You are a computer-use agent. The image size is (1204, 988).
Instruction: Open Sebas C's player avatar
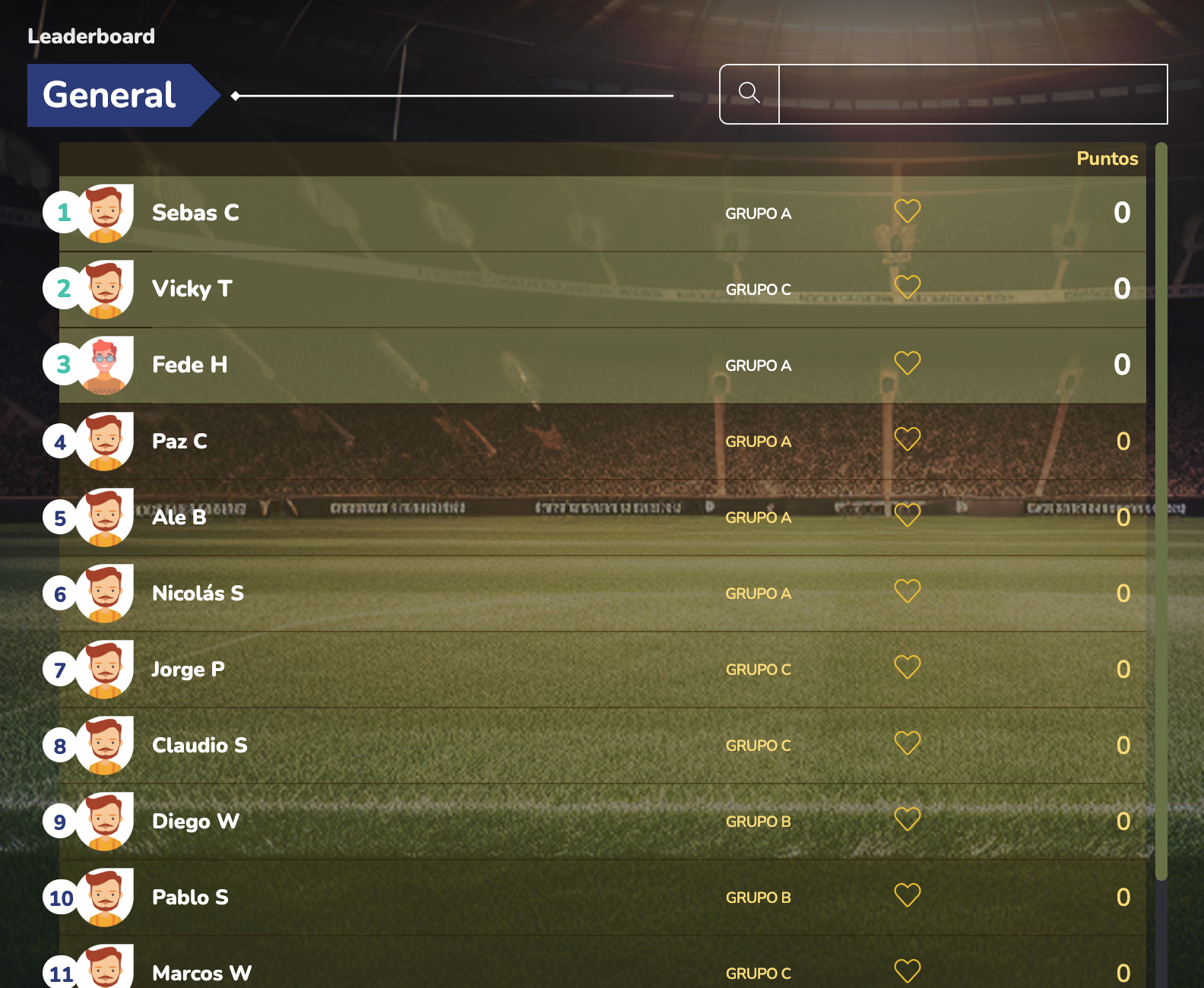pyautogui.click(x=105, y=214)
